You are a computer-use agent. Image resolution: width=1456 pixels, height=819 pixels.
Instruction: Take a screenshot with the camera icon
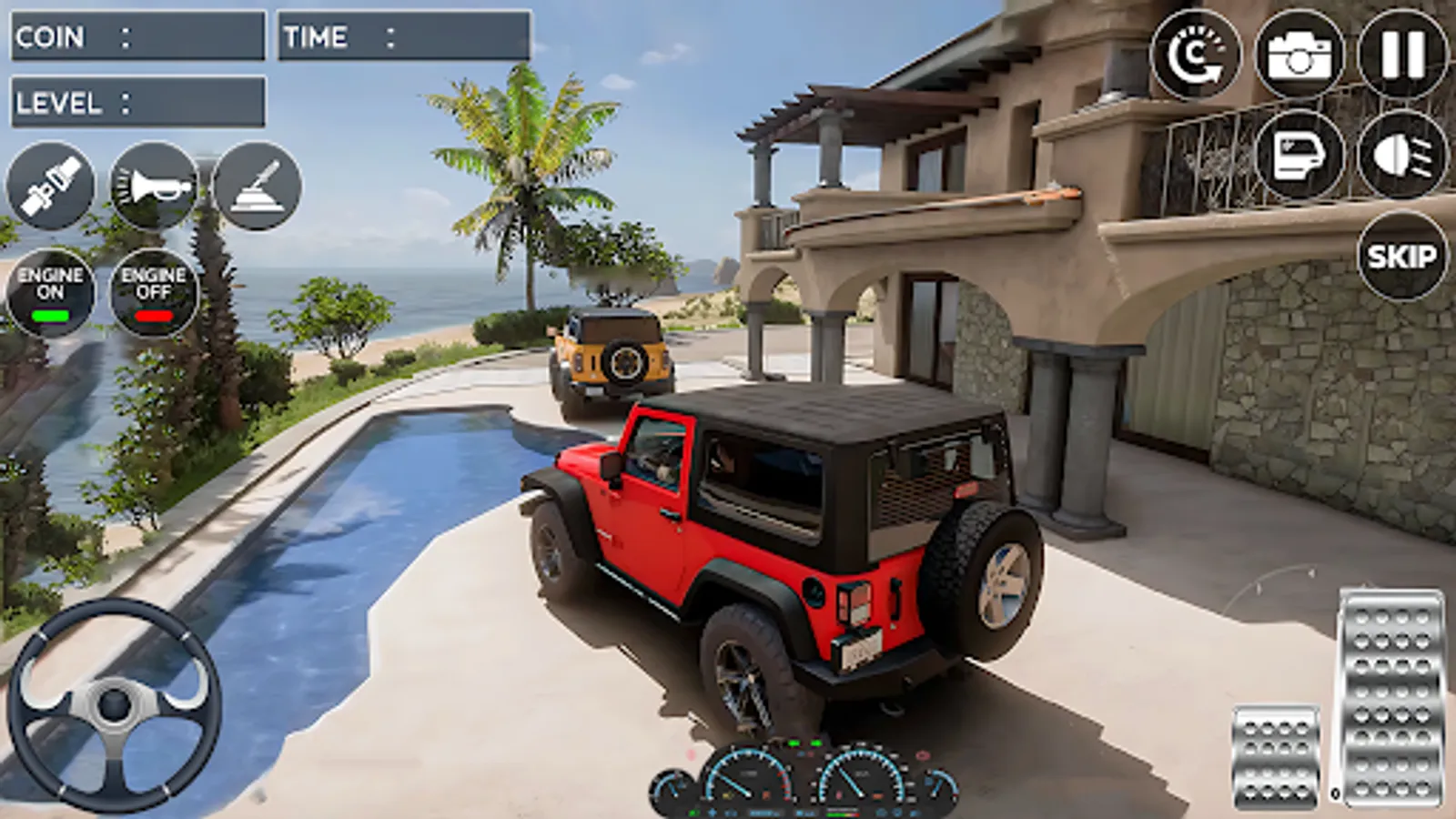[x=1299, y=56]
